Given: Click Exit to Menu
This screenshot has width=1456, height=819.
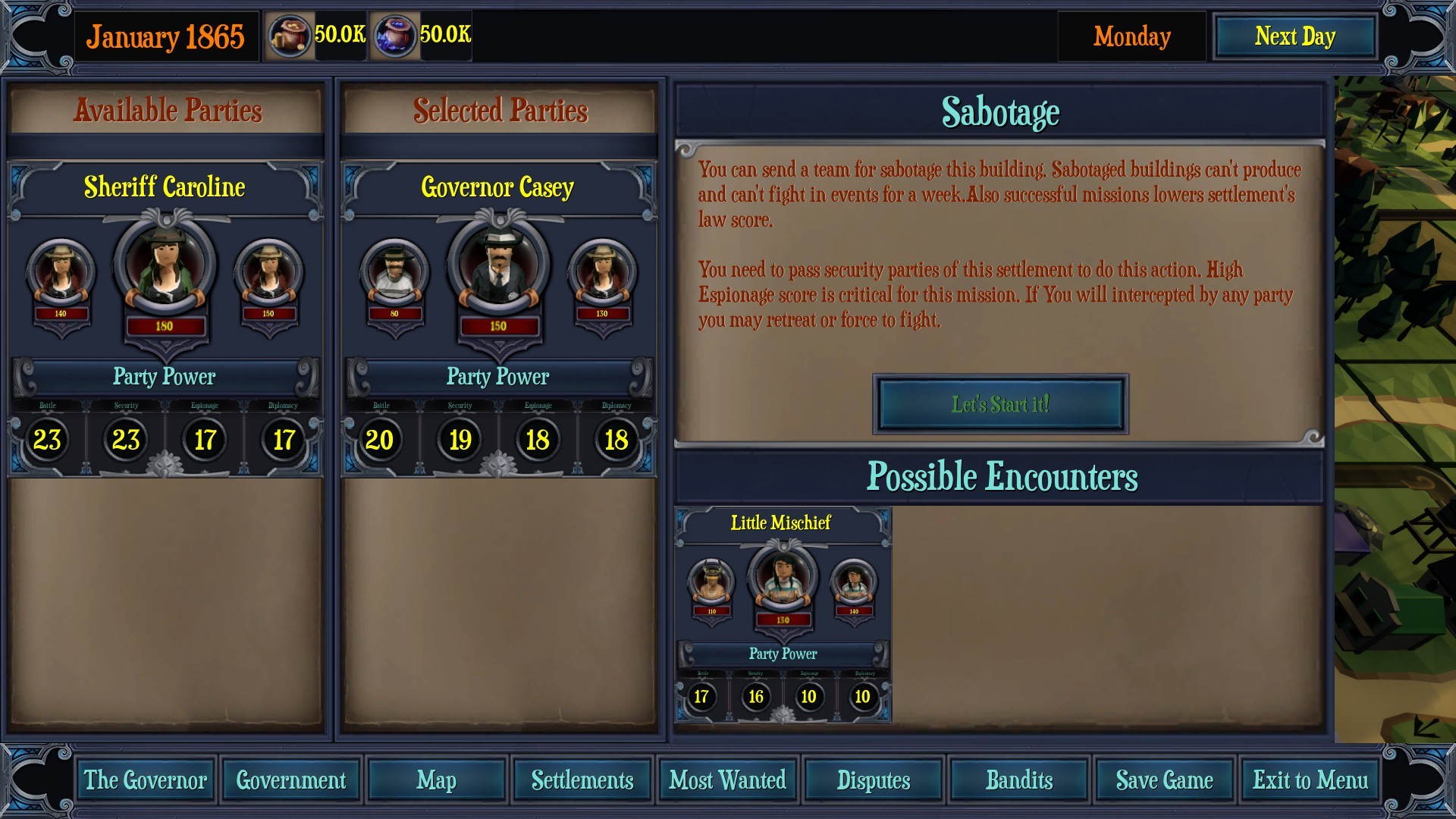Looking at the screenshot, I should (1310, 780).
